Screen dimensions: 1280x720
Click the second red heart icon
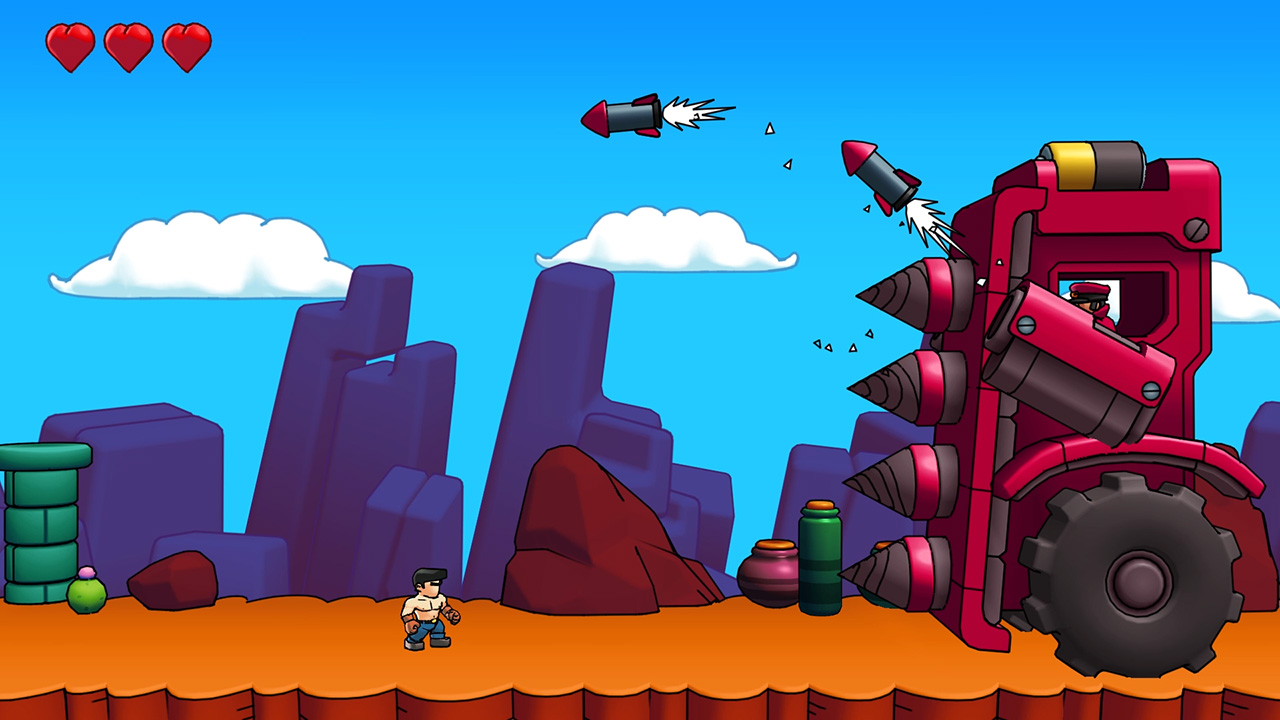[128, 44]
